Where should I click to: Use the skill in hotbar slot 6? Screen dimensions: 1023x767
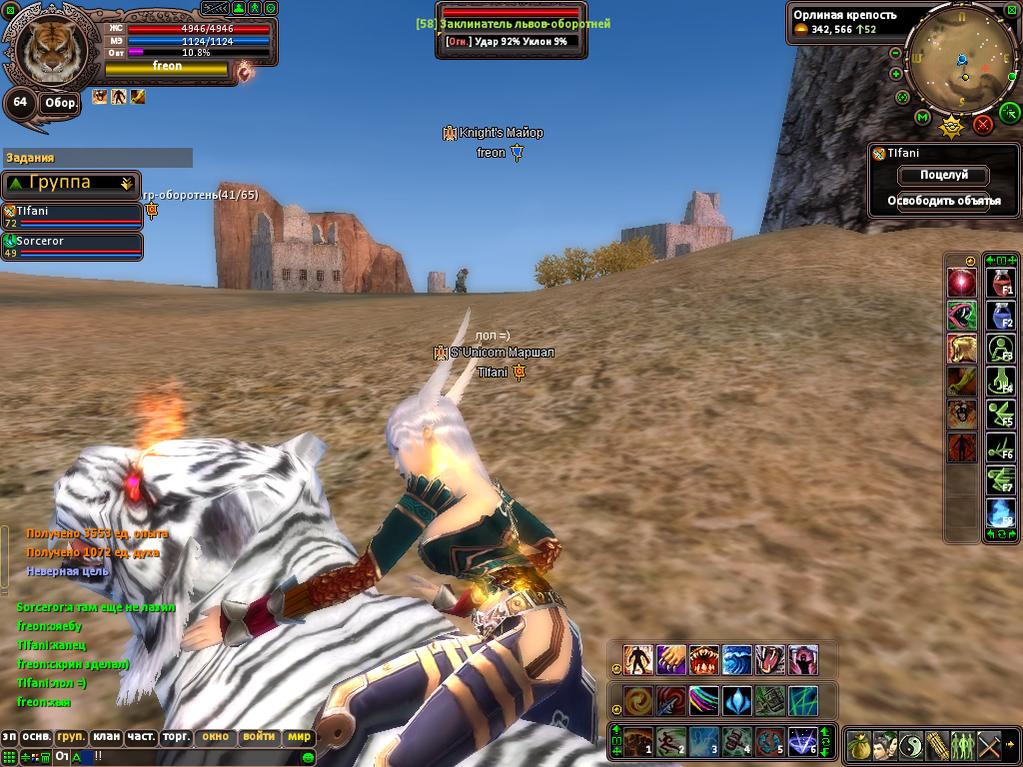(803, 742)
